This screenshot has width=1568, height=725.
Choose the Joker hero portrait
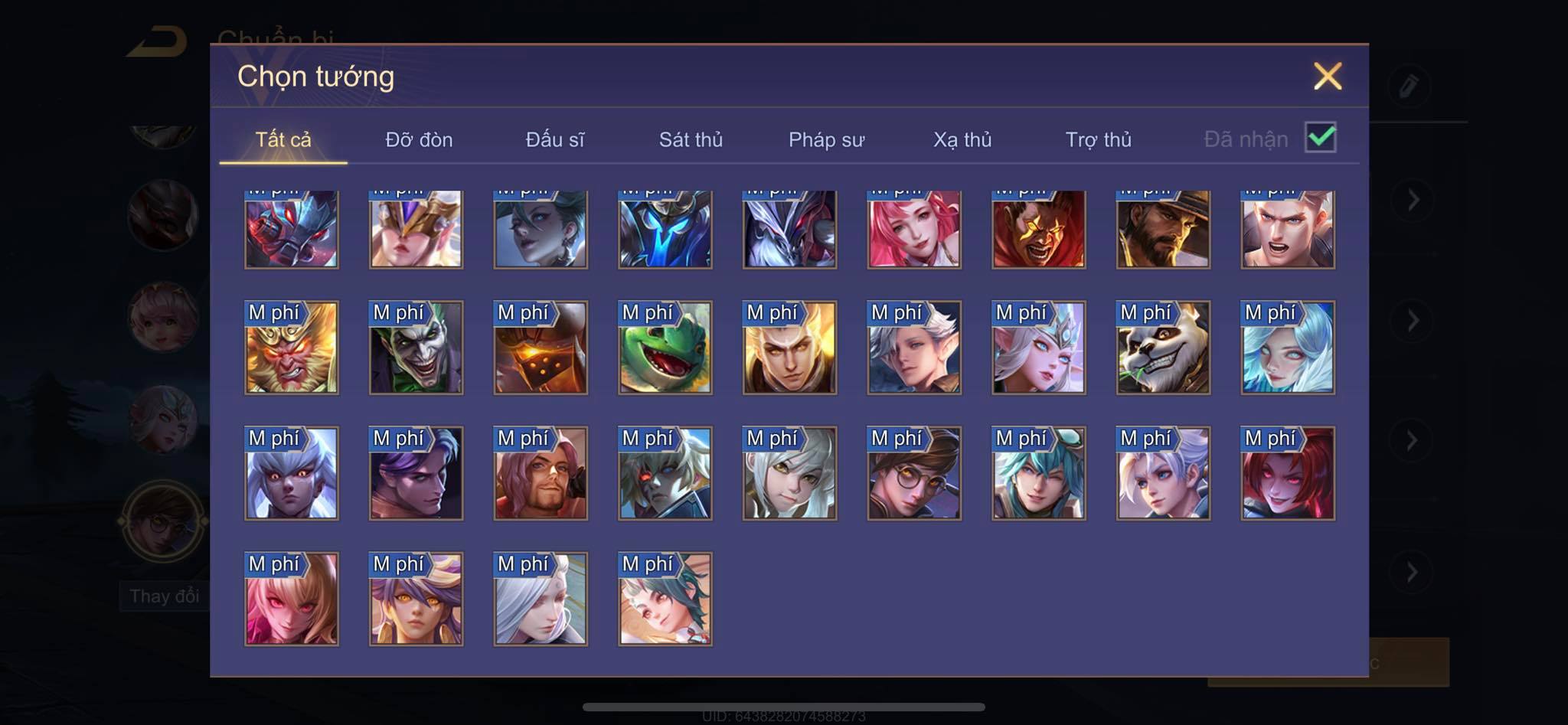416,348
